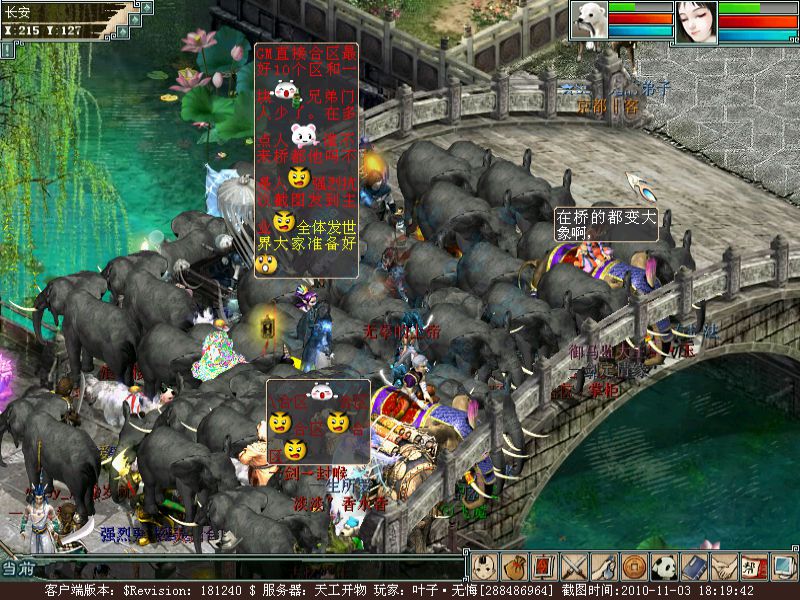Click the player character's female portrait
800x600 pixels.
[x=697, y=21]
